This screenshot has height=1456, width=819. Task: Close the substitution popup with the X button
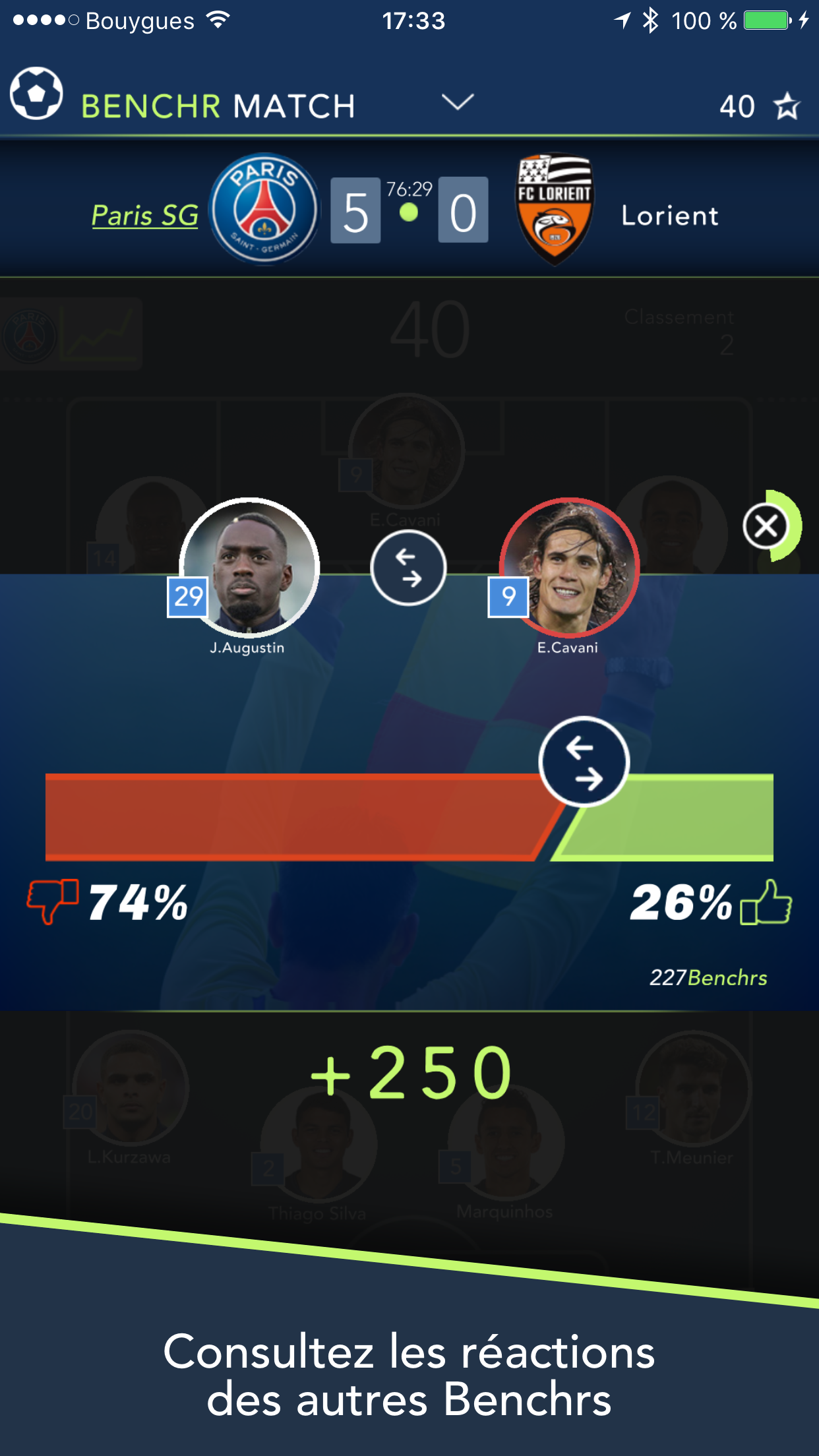click(766, 526)
